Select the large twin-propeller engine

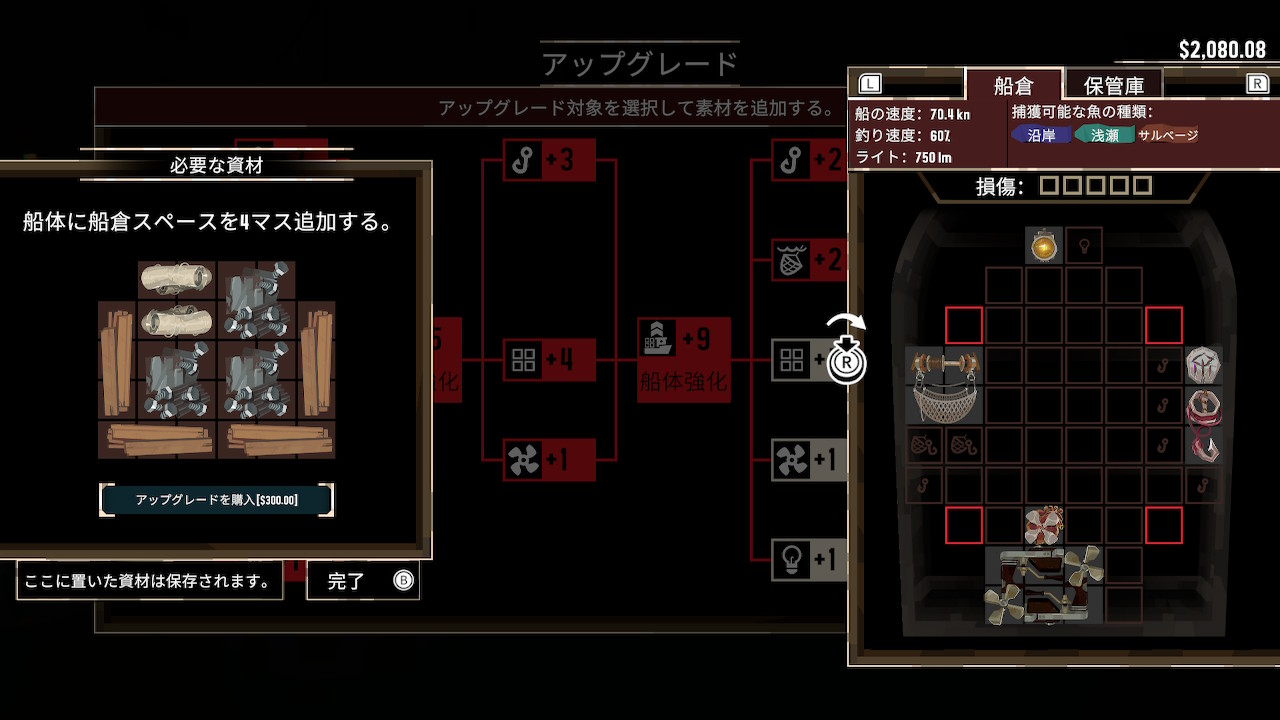pyautogui.click(x=1044, y=586)
